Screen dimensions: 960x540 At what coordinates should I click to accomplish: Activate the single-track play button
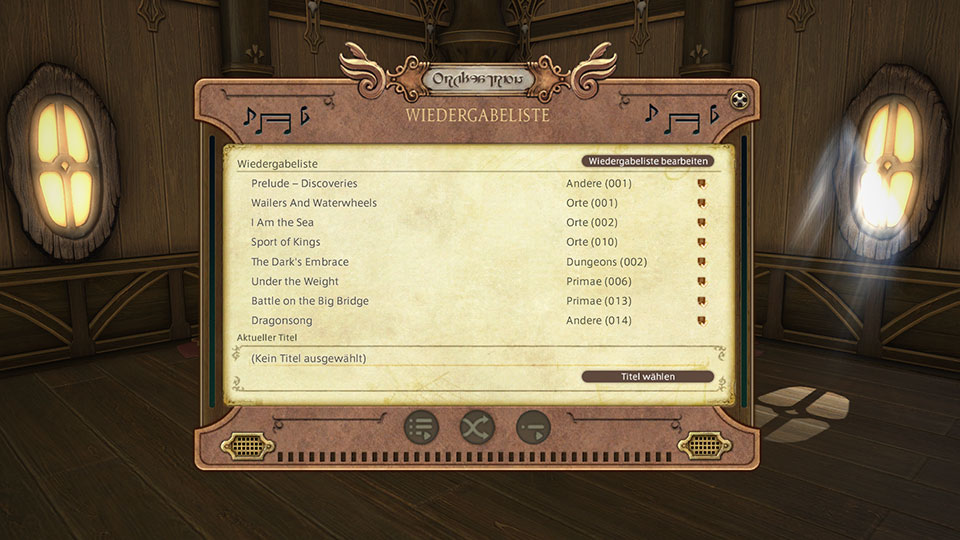tap(533, 427)
